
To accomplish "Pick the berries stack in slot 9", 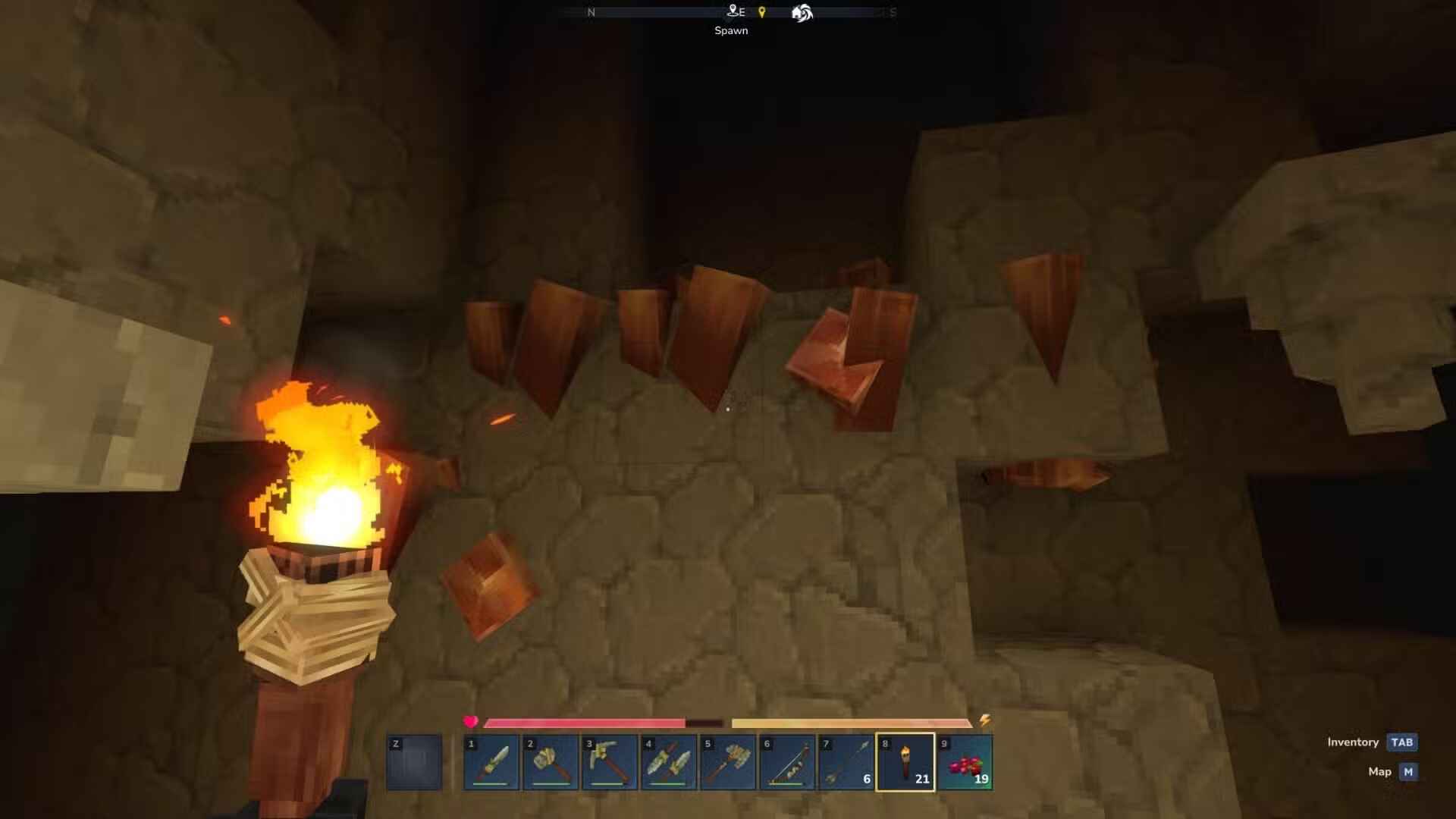I will pos(964,762).
